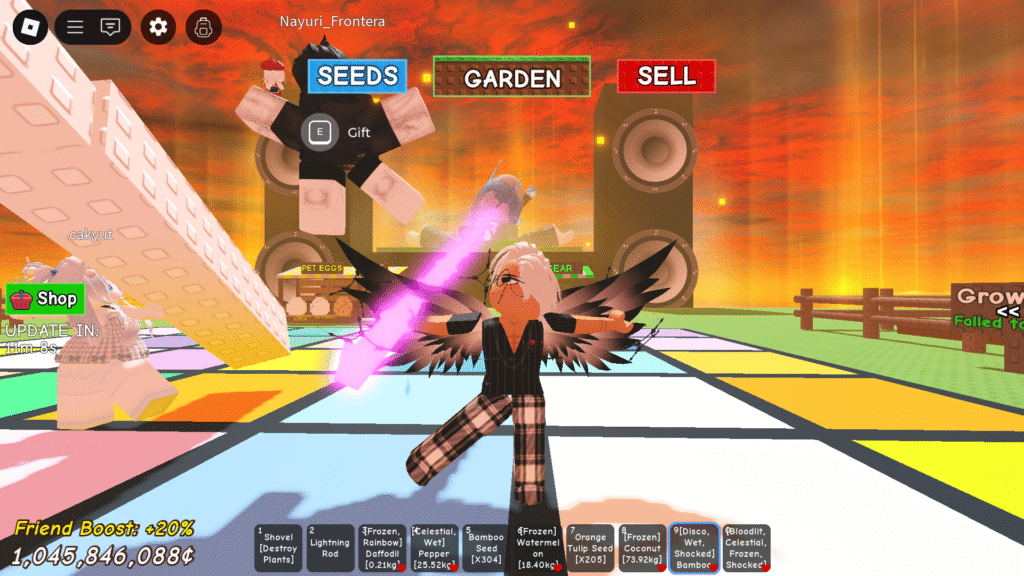
Task: Open the gear settings icon
Action: [x=158, y=27]
